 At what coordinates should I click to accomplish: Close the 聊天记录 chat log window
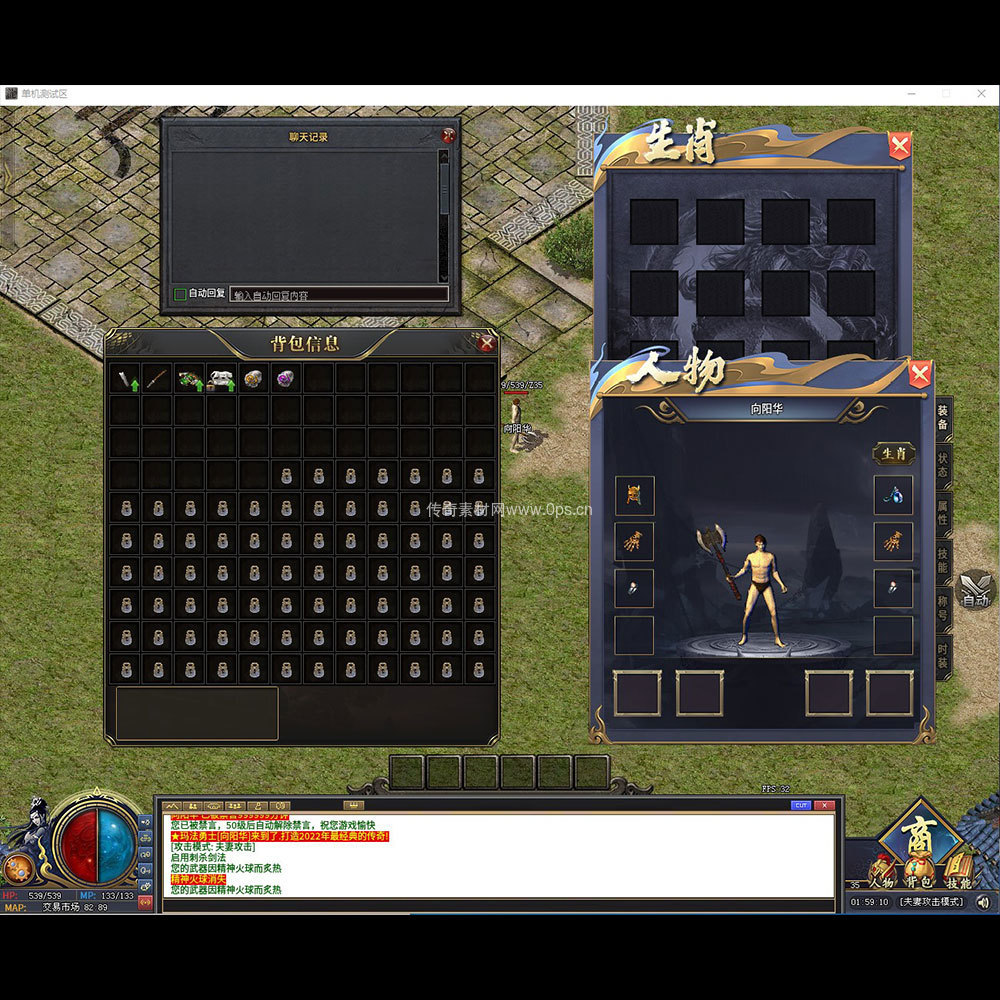(x=448, y=135)
